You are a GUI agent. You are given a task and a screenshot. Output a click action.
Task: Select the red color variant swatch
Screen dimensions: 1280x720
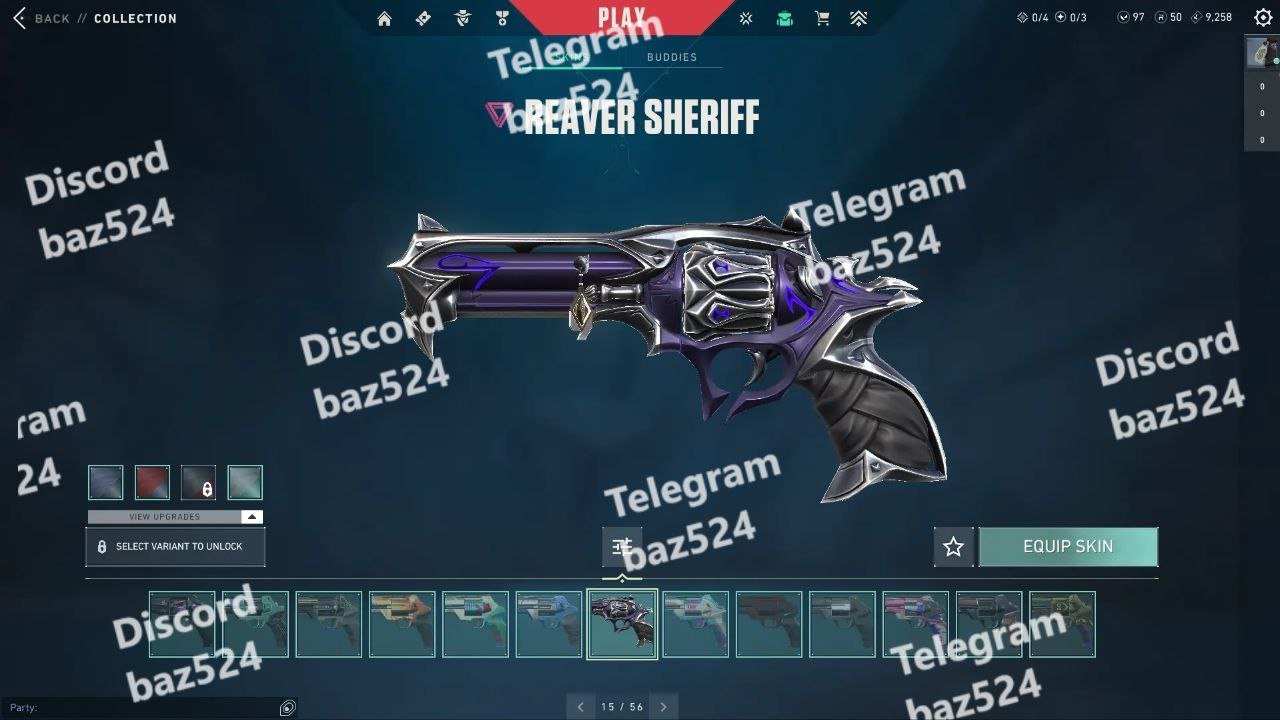pyautogui.click(x=152, y=483)
